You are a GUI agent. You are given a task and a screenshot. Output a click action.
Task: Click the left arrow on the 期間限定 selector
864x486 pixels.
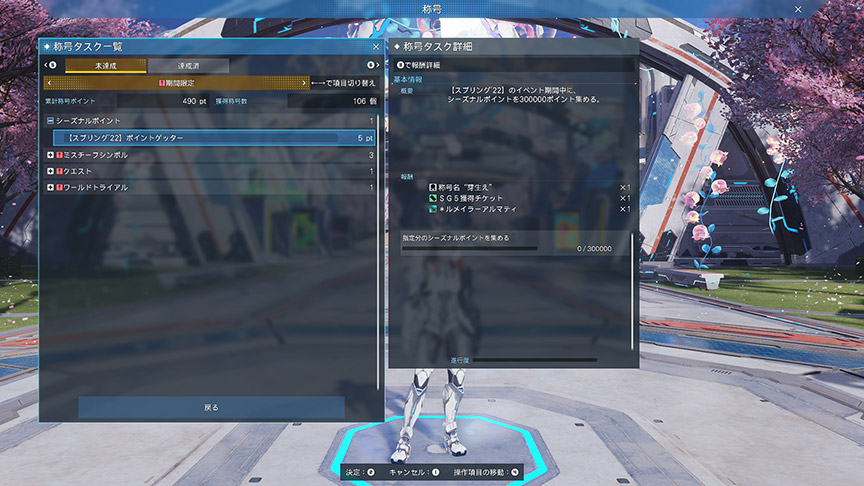pyautogui.click(x=50, y=83)
